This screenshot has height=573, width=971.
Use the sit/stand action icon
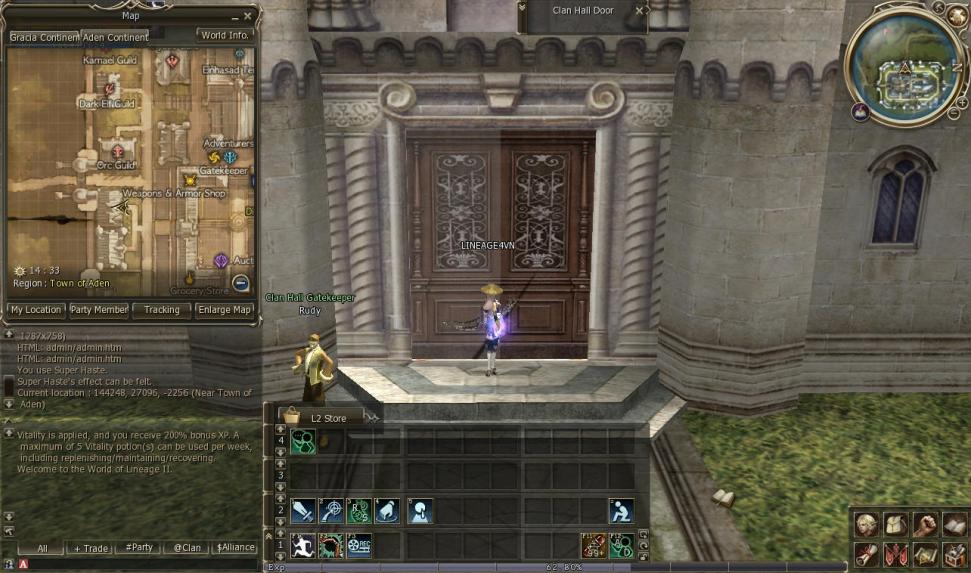click(x=621, y=510)
